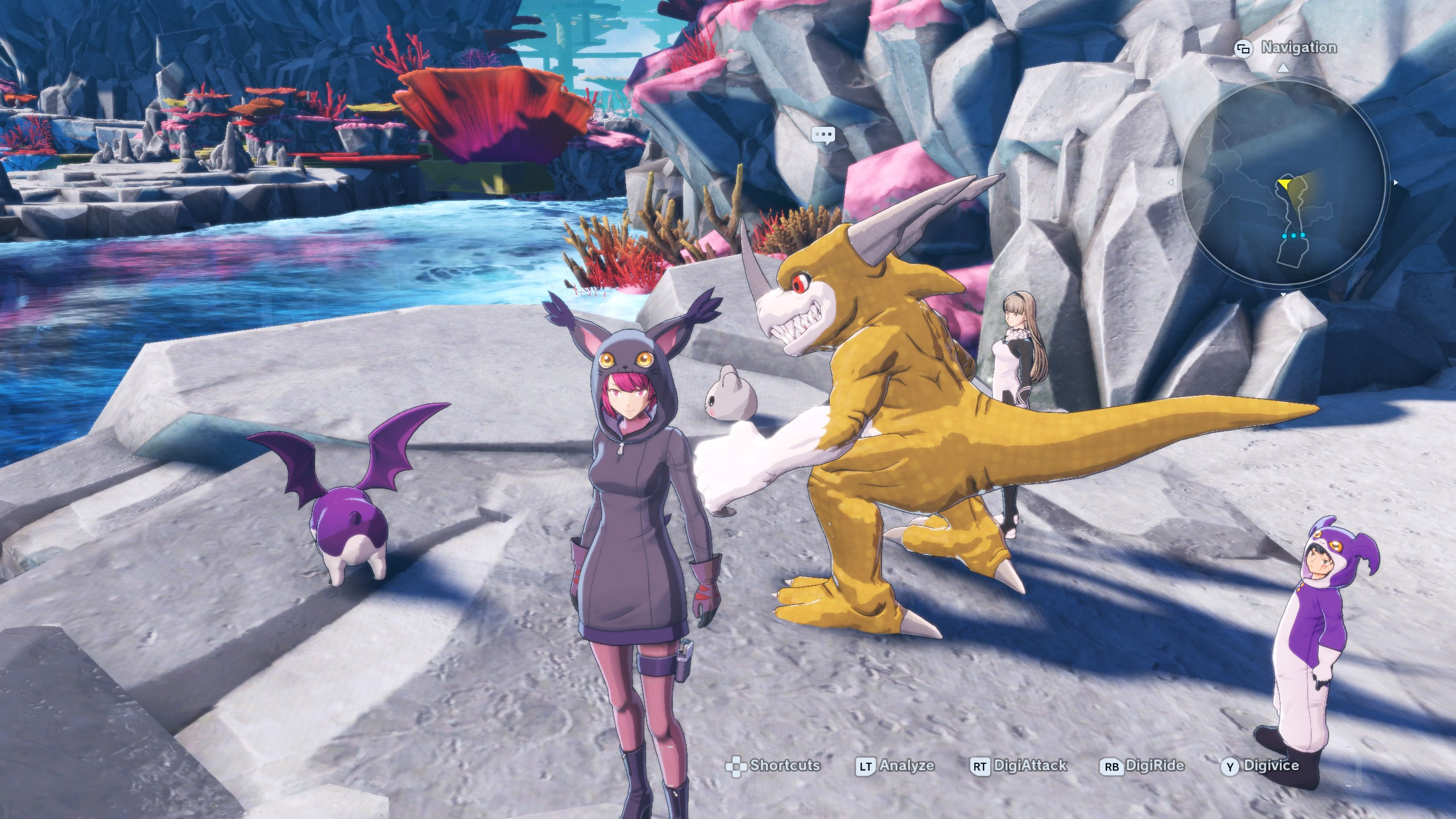Activate the DigiAttack action
The width and height of the screenshot is (1456, 819).
1018,766
